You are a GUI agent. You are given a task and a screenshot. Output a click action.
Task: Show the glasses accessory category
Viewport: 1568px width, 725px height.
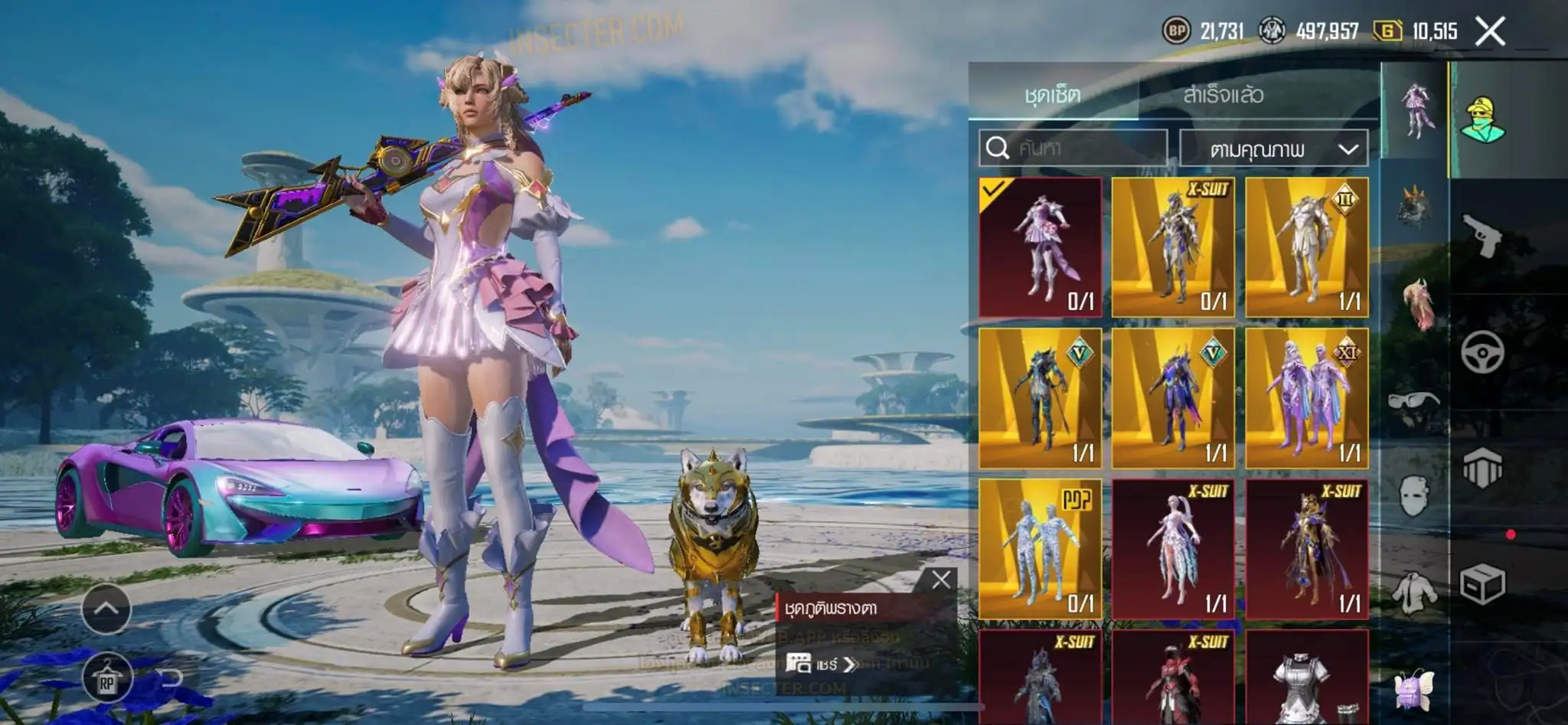(1413, 400)
